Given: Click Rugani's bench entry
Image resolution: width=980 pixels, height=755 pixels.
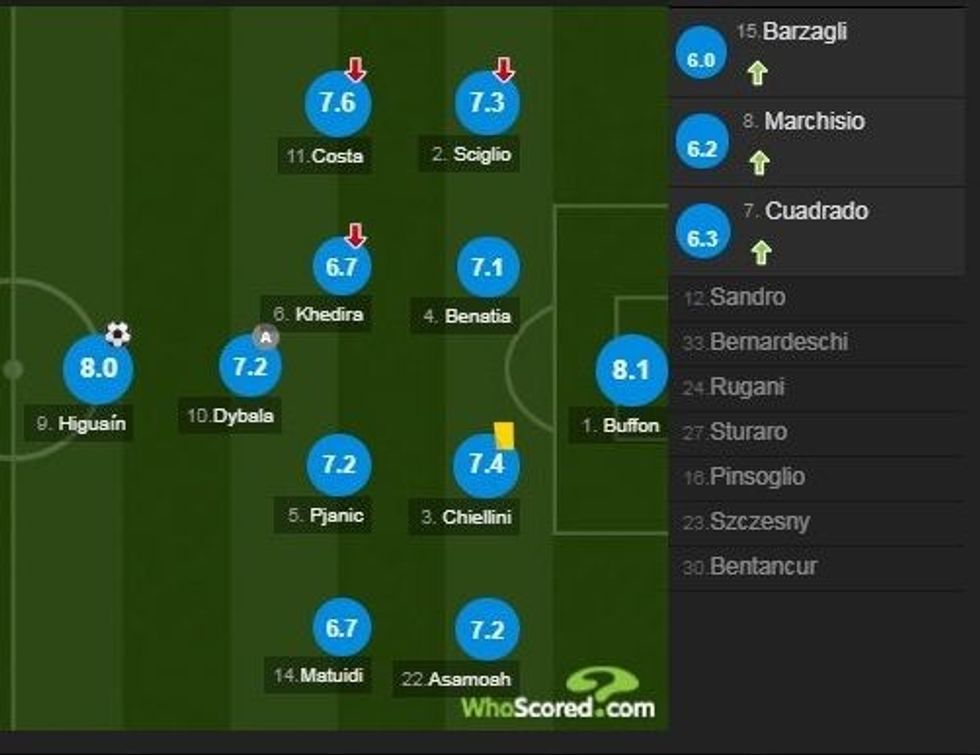Looking at the screenshot, I should pyautogui.click(x=746, y=387).
